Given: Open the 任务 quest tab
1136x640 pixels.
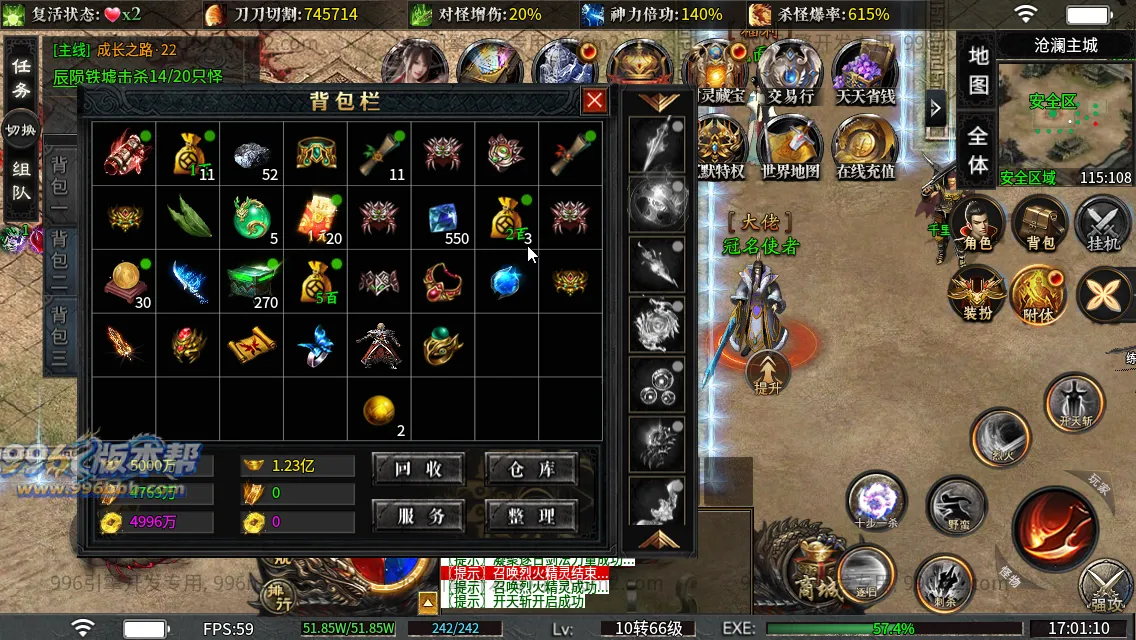Looking at the screenshot, I should [x=21, y=78].
